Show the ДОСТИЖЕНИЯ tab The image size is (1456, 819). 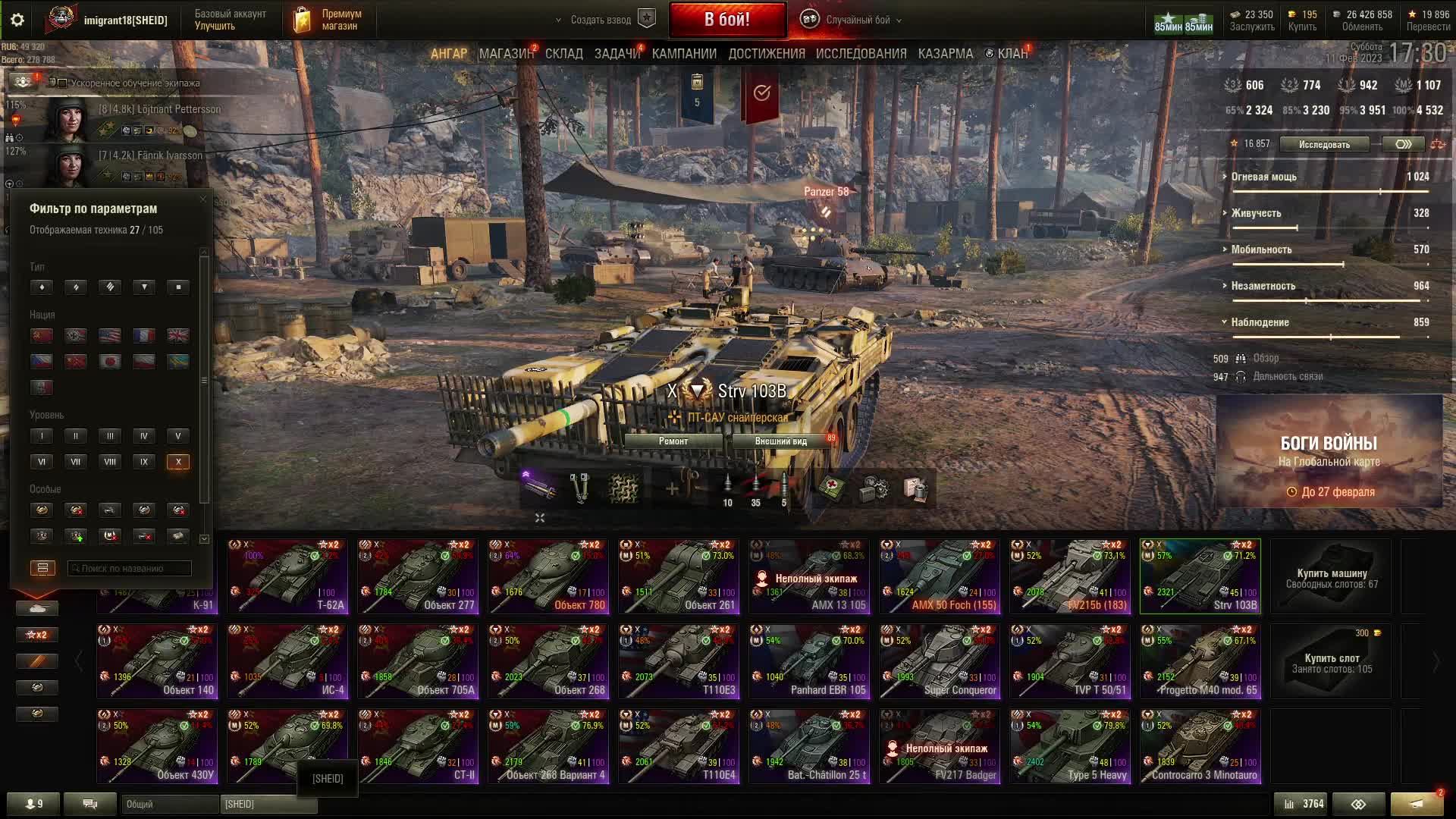pos(767,54)
